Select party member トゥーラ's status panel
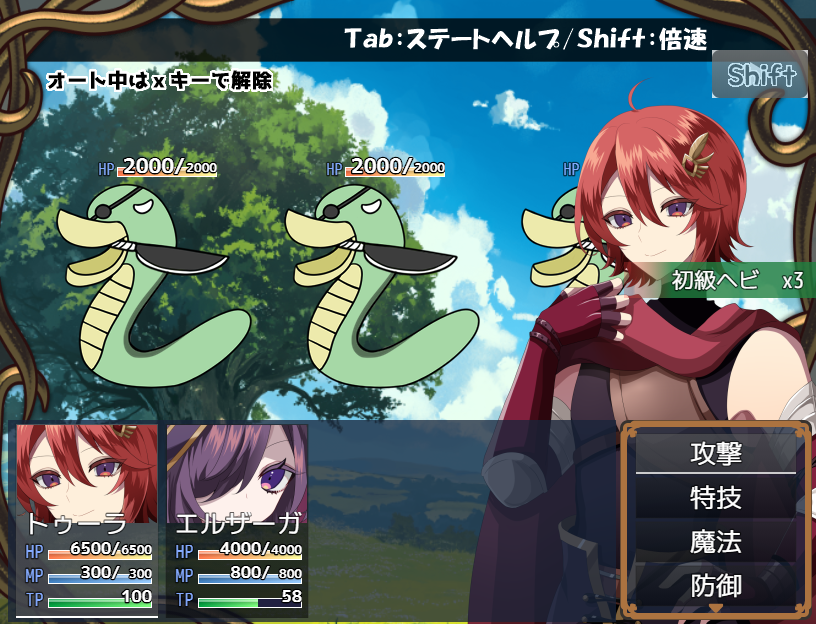 (87, 519)
